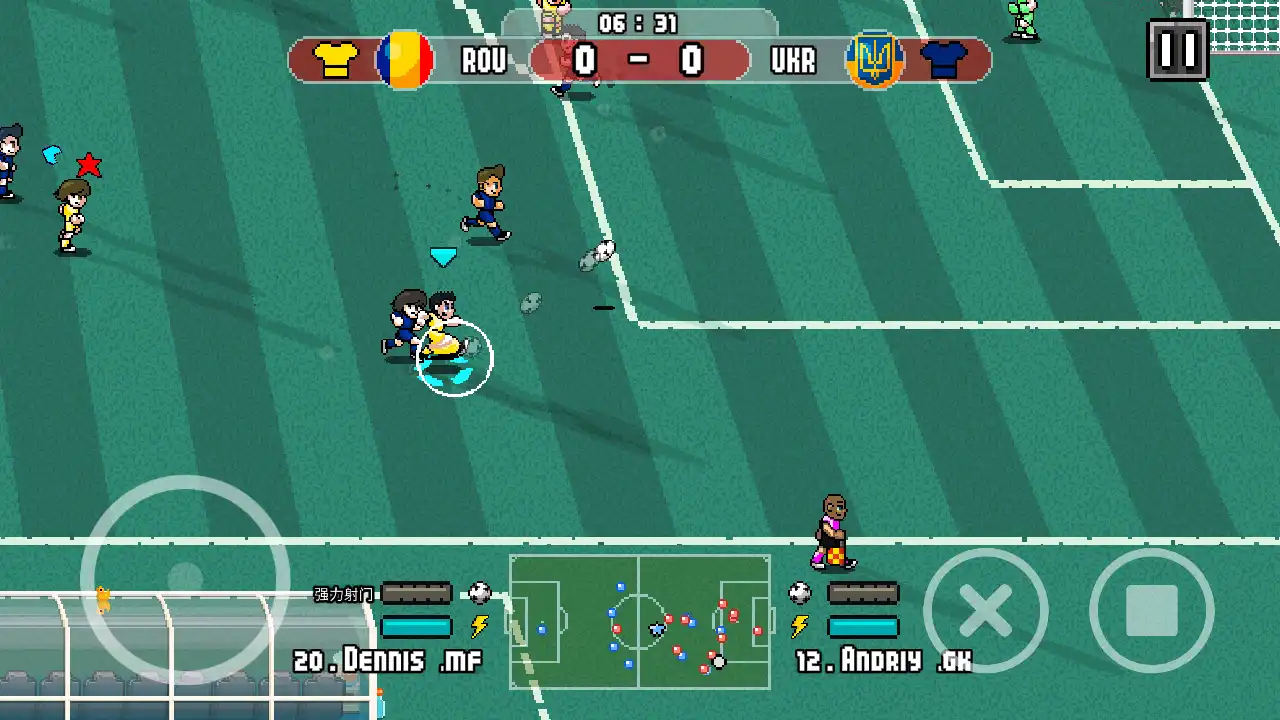Click the pitch minimap radar
The width and height of the screenshot is (1280, 720).
coord(640,621)
